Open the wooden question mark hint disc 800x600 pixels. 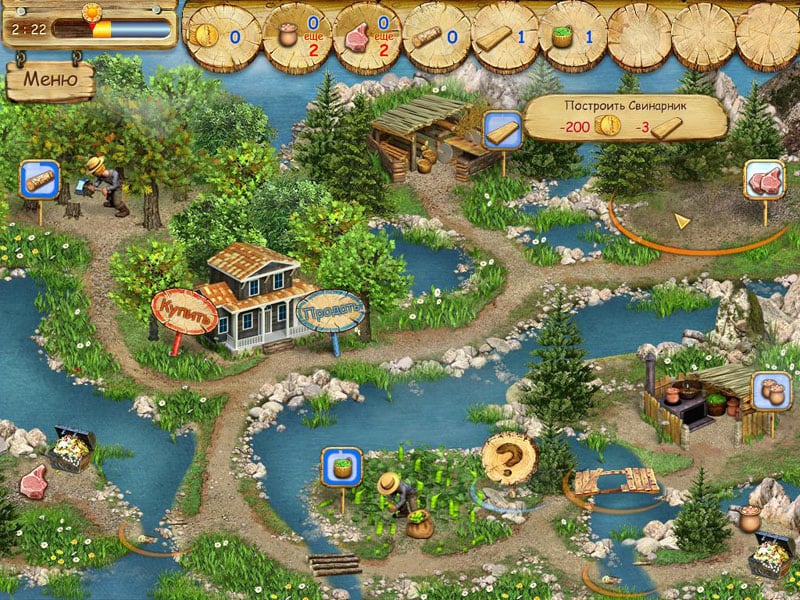pyautogui.click(x=508, y=460)
